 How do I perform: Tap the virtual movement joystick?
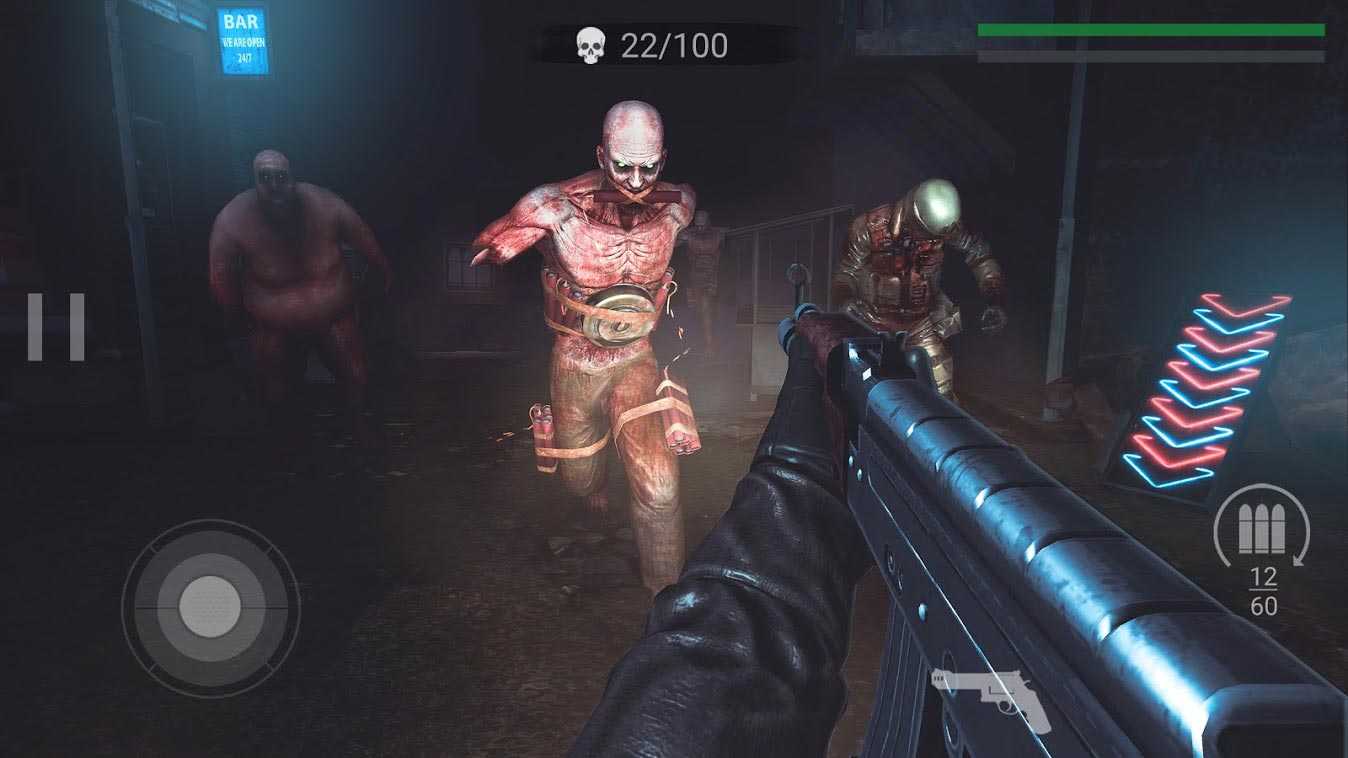tap(210, 604)
